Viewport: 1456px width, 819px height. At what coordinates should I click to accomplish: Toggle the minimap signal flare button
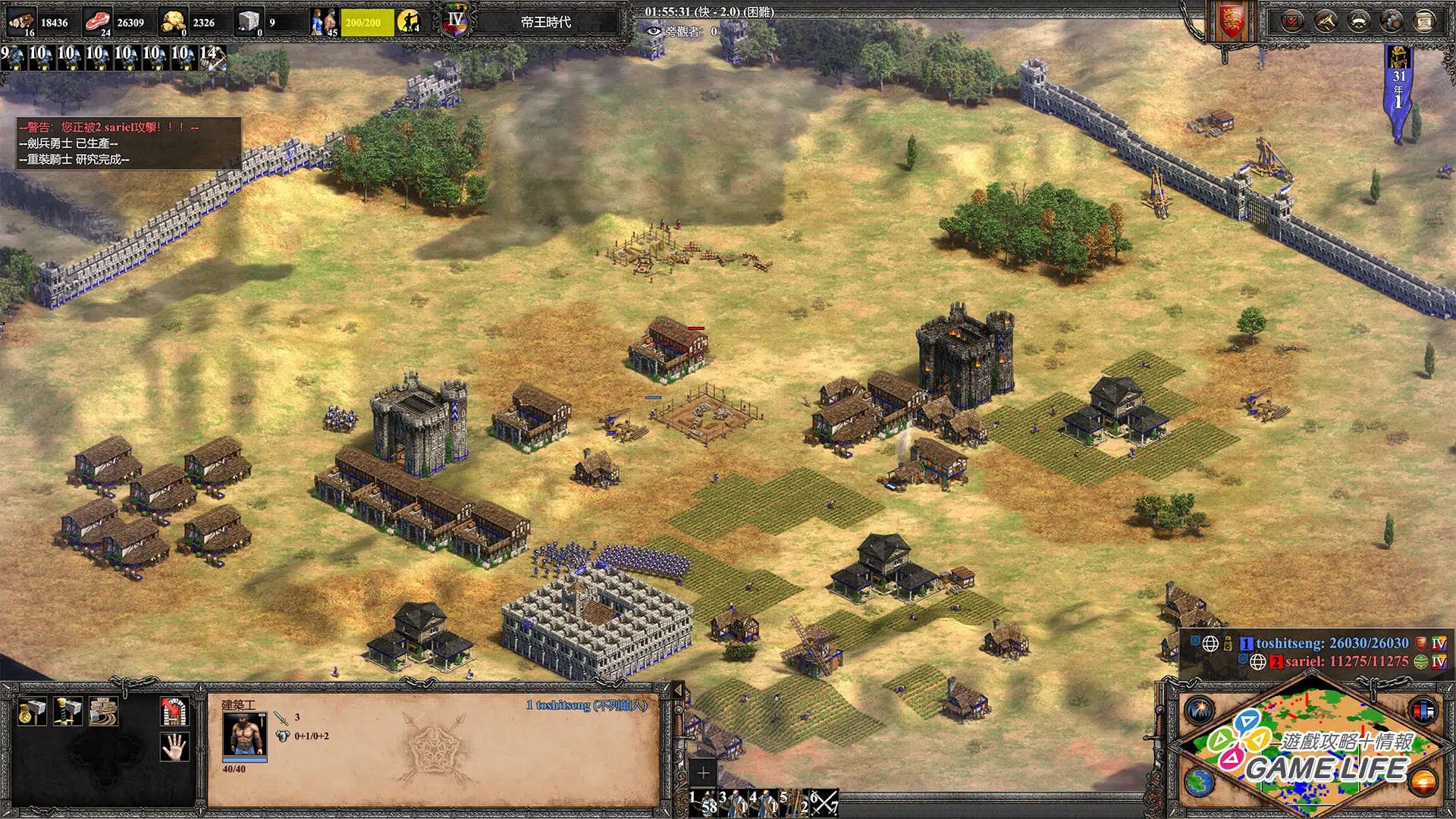click(x=1200, y=711)
